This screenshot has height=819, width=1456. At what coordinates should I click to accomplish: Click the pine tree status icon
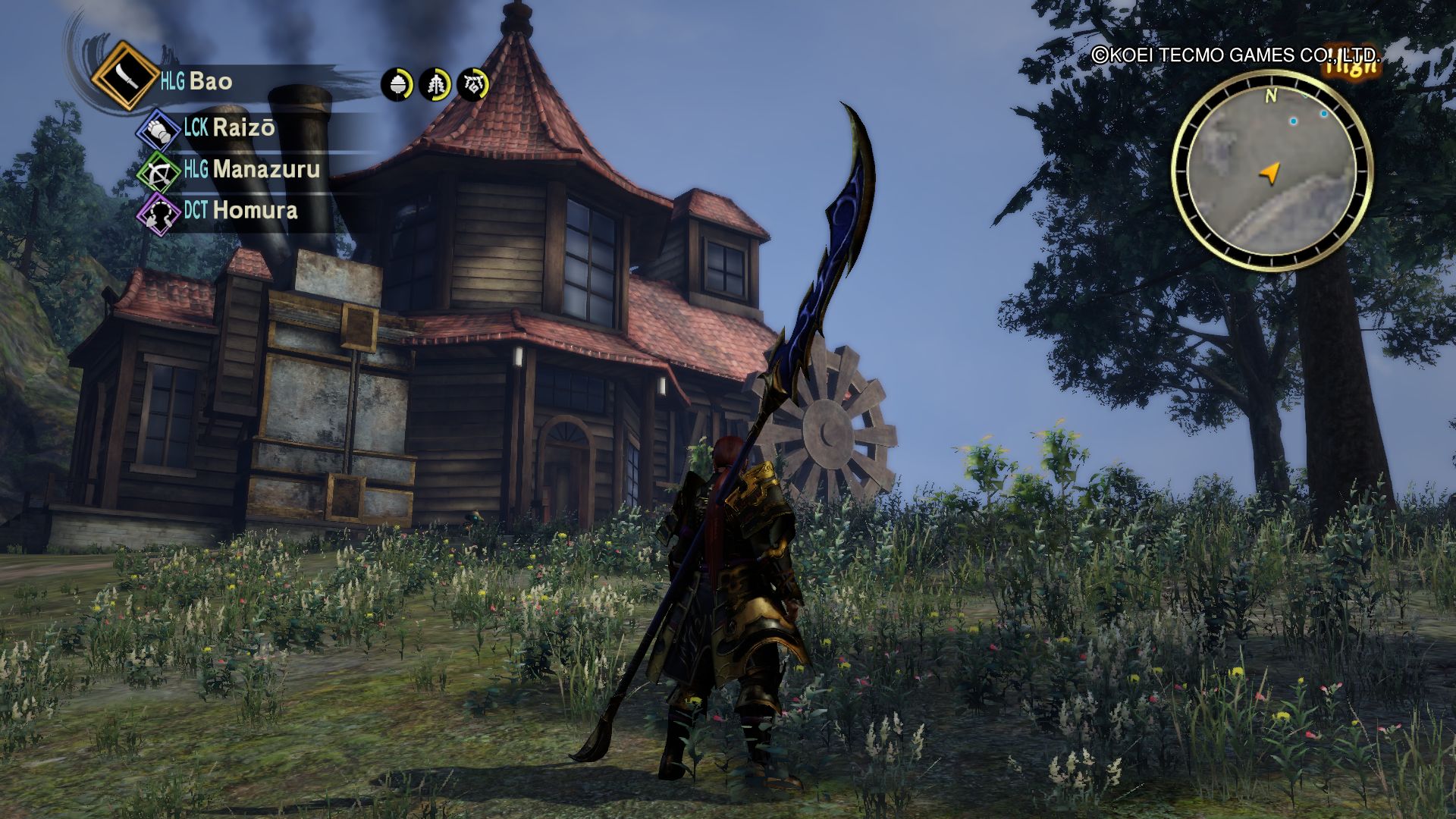pos(436,84)
